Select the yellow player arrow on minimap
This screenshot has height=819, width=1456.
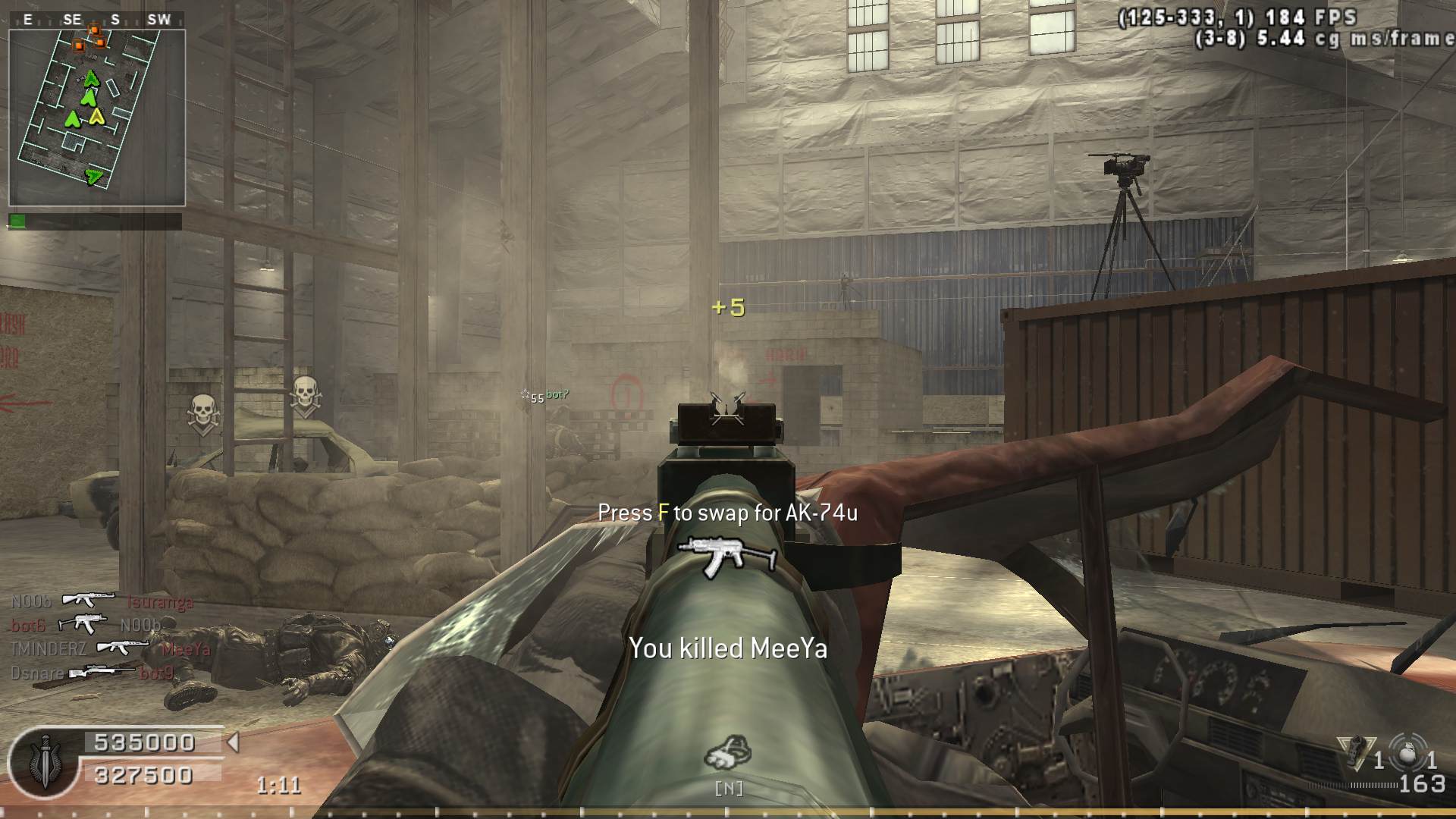[97, 117]
